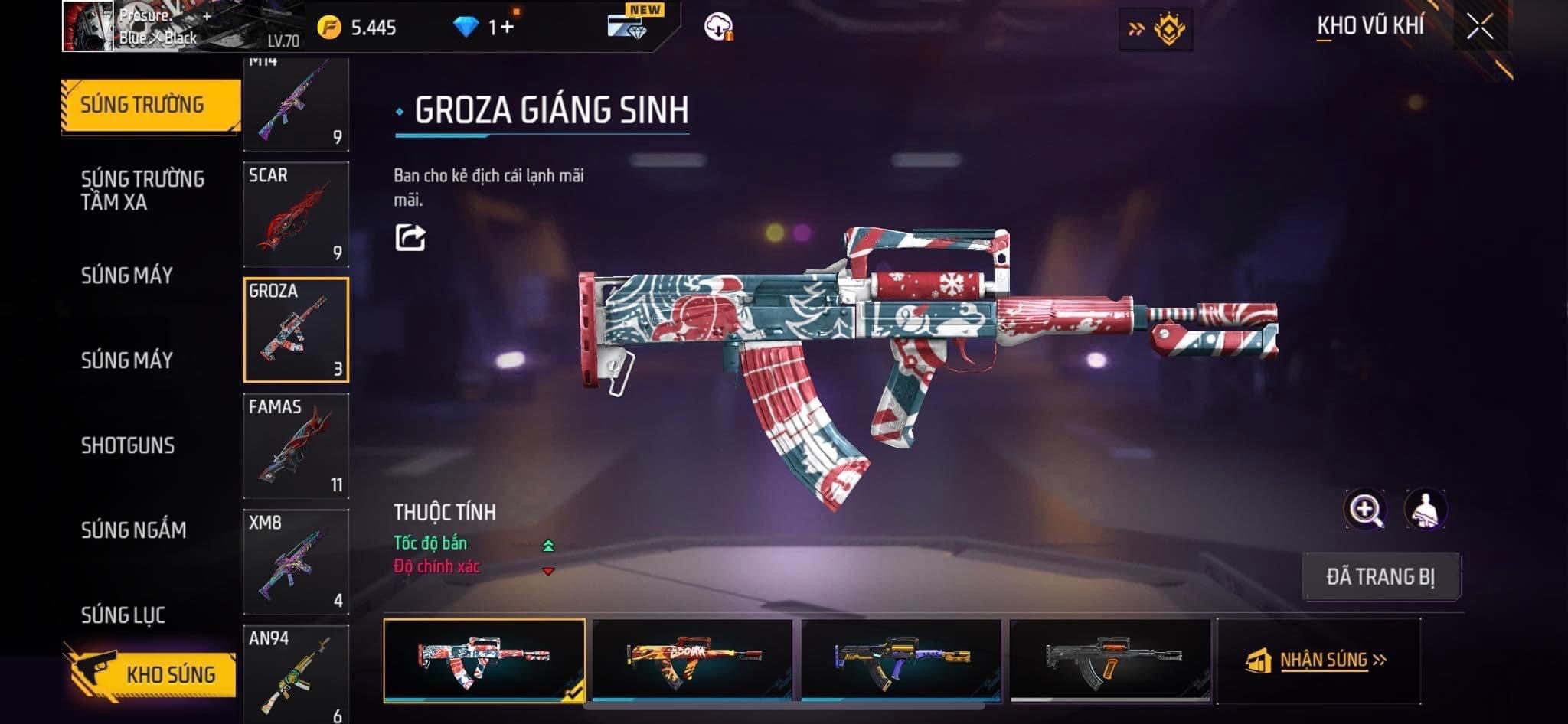
Task: Select the AN94 weapon tile
Action: [296, 673]
